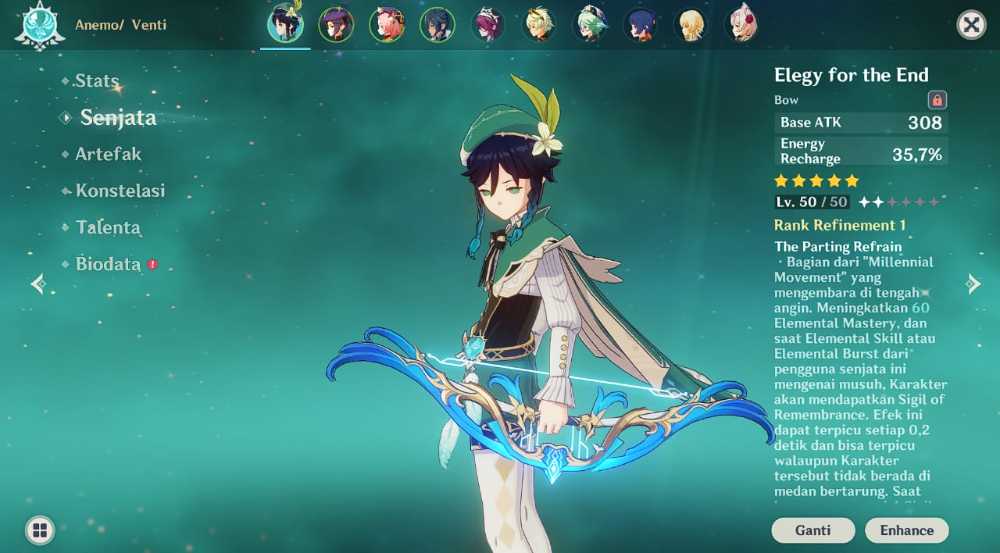Pick the magenta-haired Rosaria portrait

click(489, 25)
